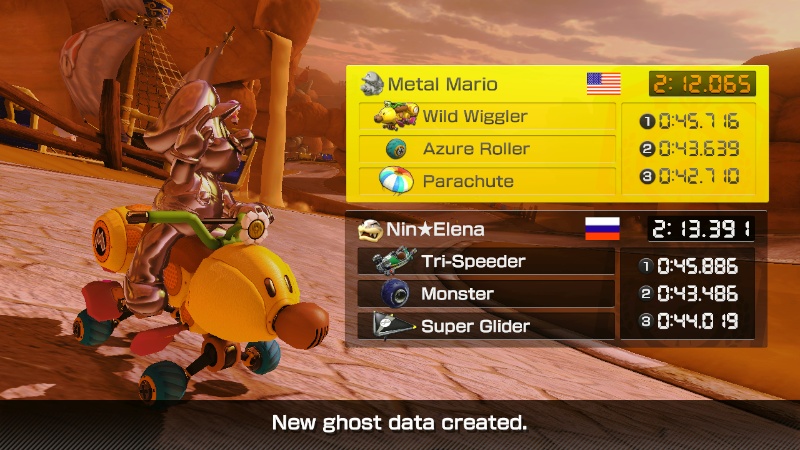Choose the Tri-Speeder kart row
The image size is (800, 450).
coord(486,262)
